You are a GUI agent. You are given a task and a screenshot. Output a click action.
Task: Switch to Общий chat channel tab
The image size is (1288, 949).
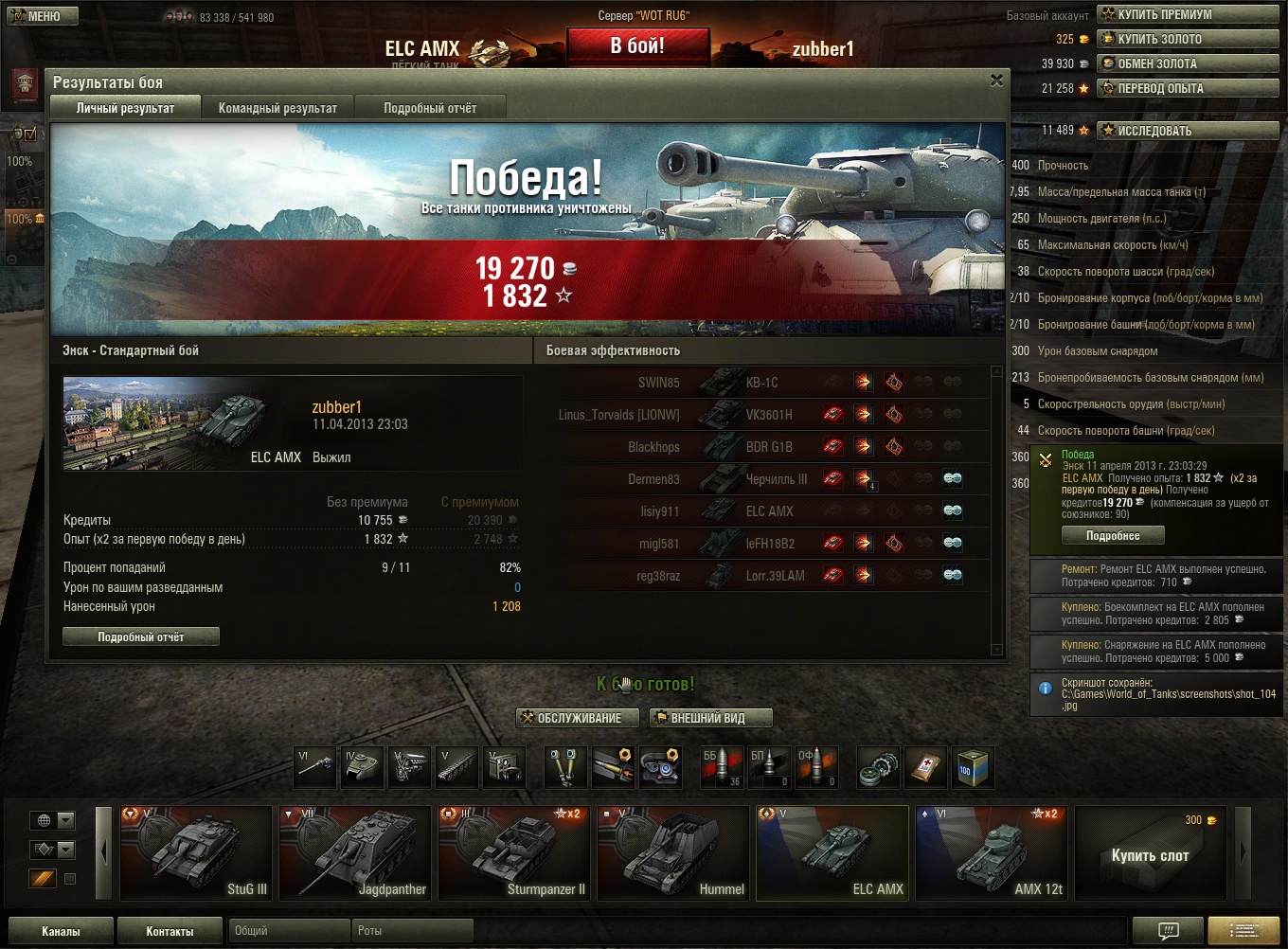tap(289, 931)
